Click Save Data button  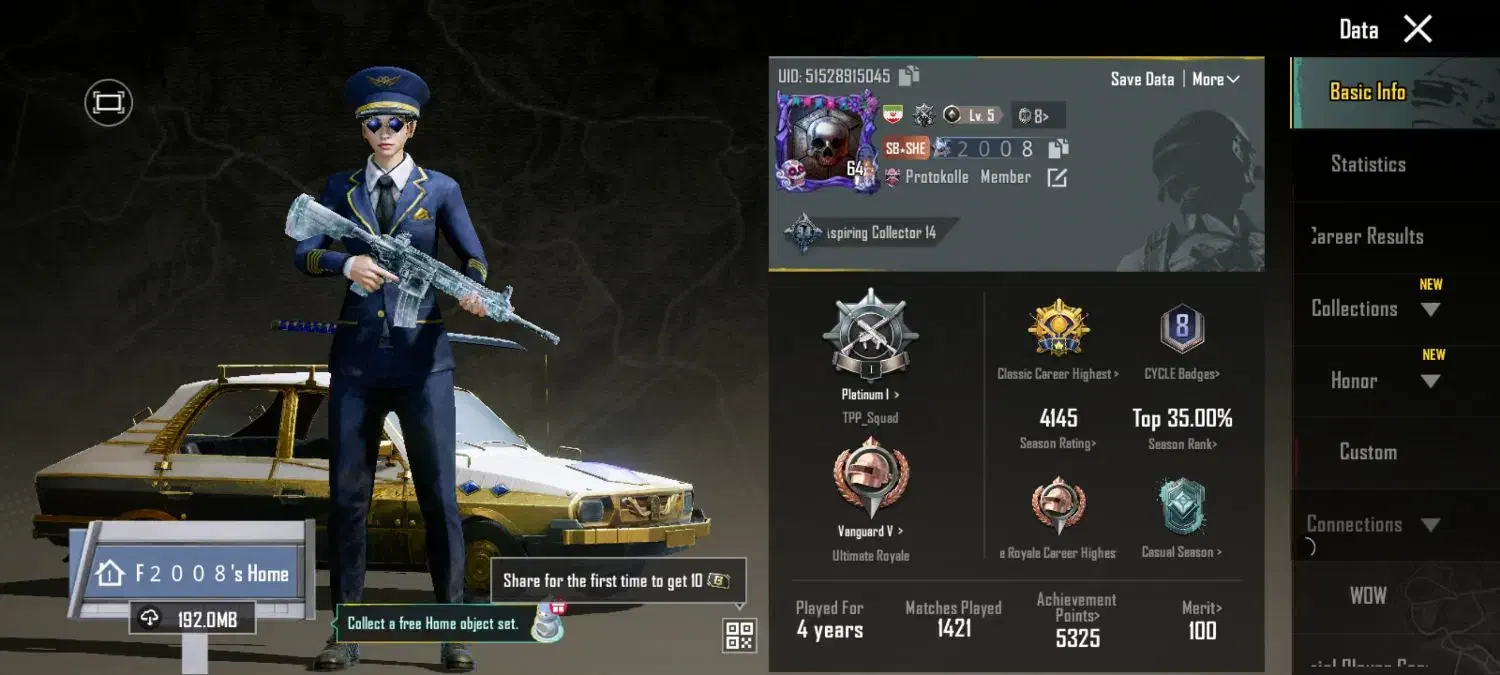[x=1142, y=79]
